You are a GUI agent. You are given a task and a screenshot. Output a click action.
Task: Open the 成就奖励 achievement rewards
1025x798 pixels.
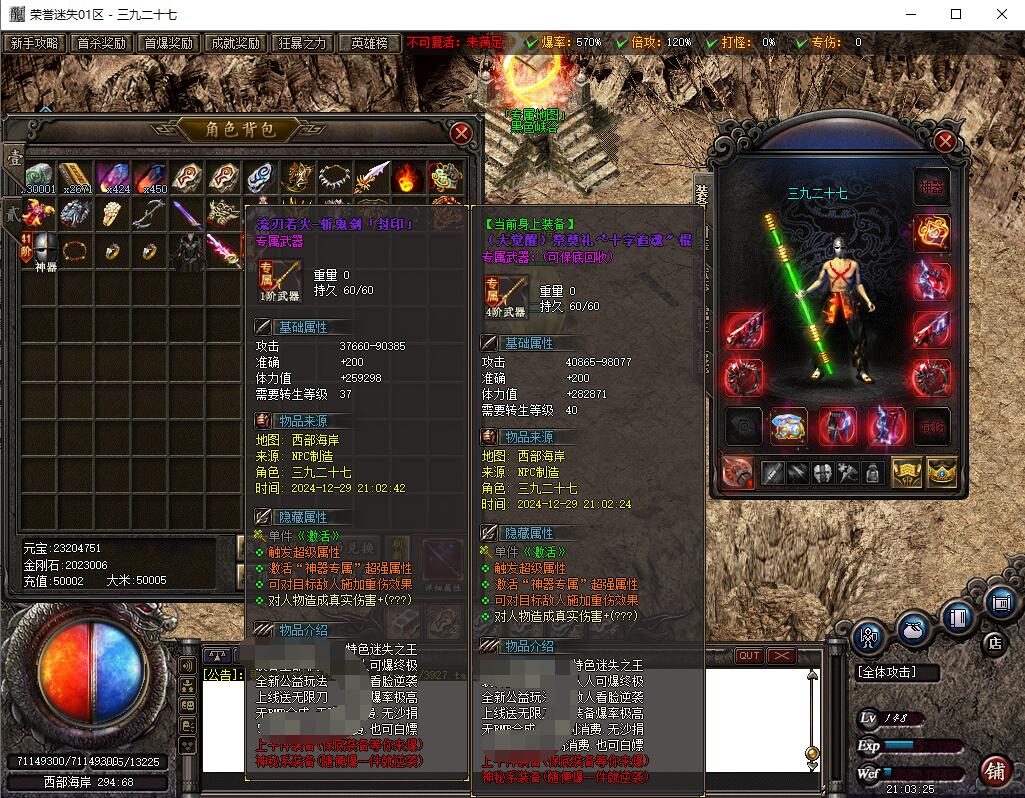235,43
